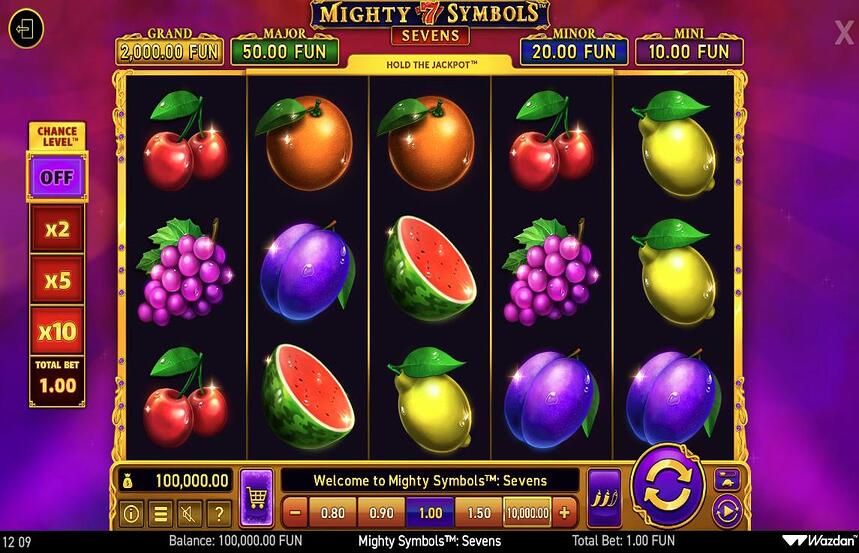Select the 10,000.00 maximum bet value
Screen dimensions: 859x553
527,513
